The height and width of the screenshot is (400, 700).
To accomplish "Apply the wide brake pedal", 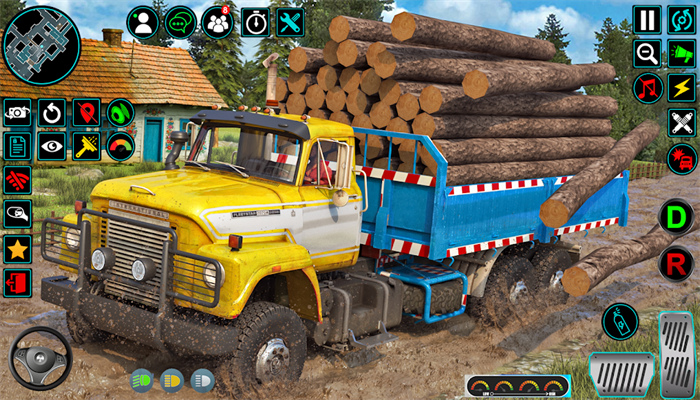I will (621, 374).
